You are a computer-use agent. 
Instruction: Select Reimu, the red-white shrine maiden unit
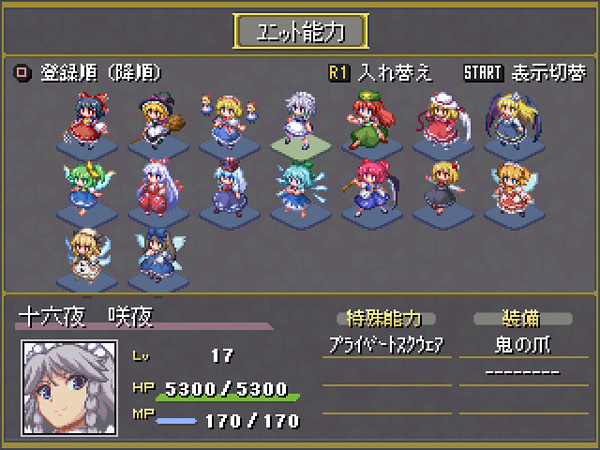pos(83,122)
